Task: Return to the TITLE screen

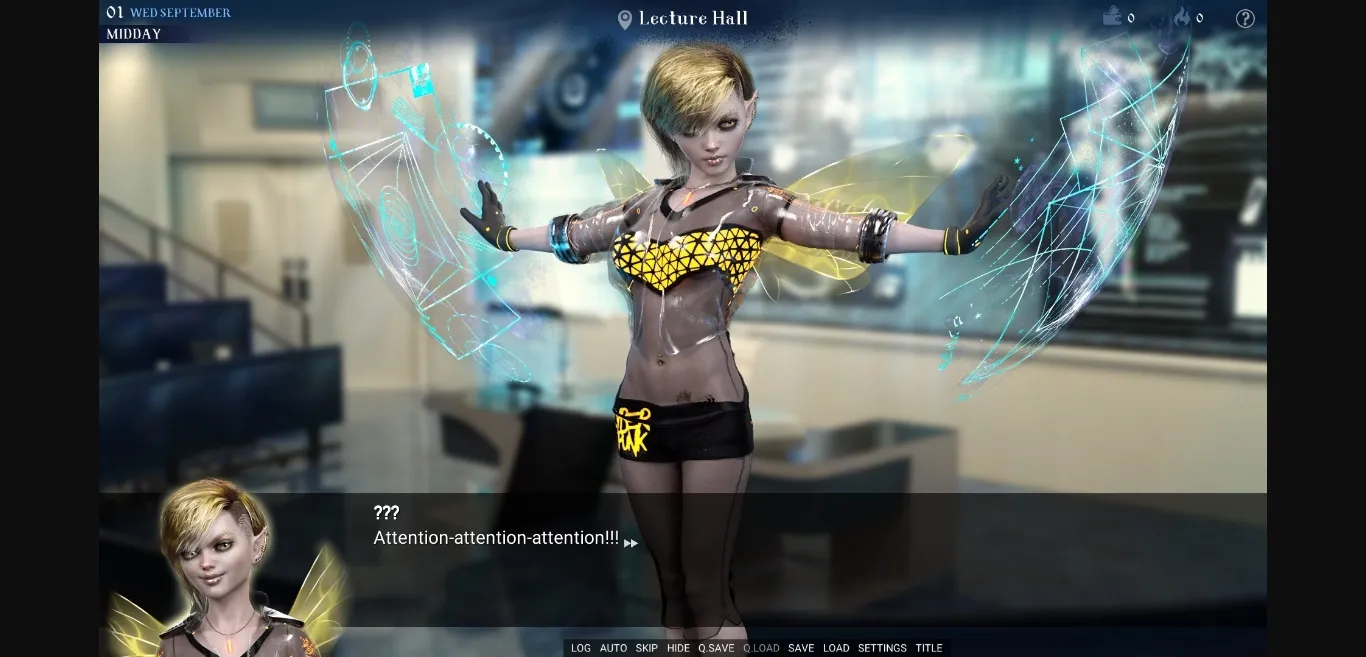Action: [929, 648]
